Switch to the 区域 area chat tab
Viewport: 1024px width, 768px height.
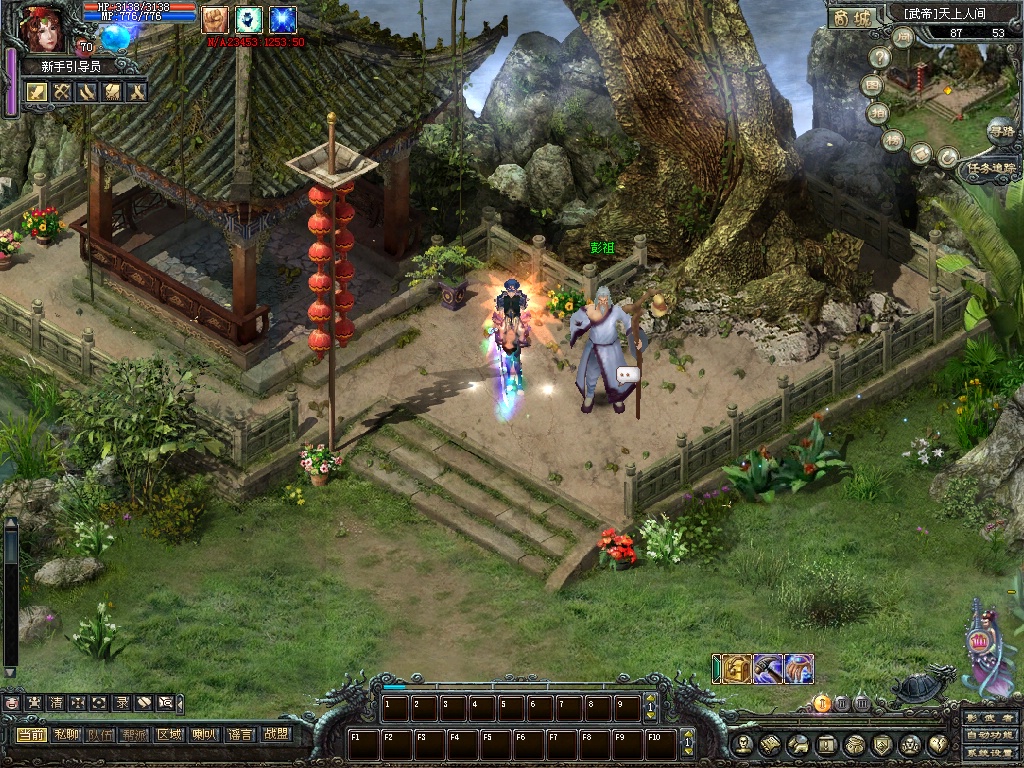(x=171, y=734)
